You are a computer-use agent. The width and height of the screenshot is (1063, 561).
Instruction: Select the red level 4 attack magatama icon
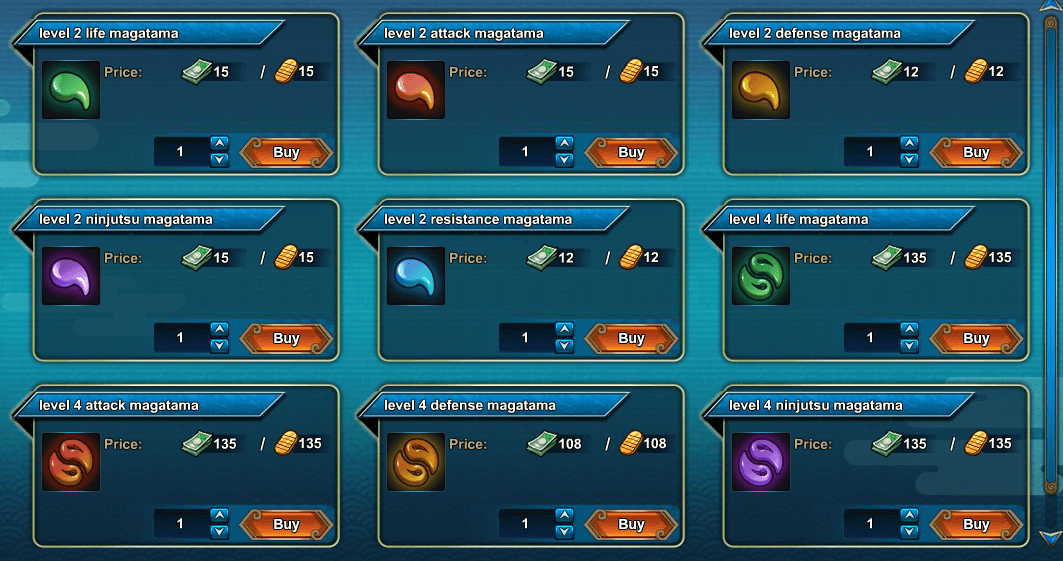pyautogui.click(x=71, y=462)
